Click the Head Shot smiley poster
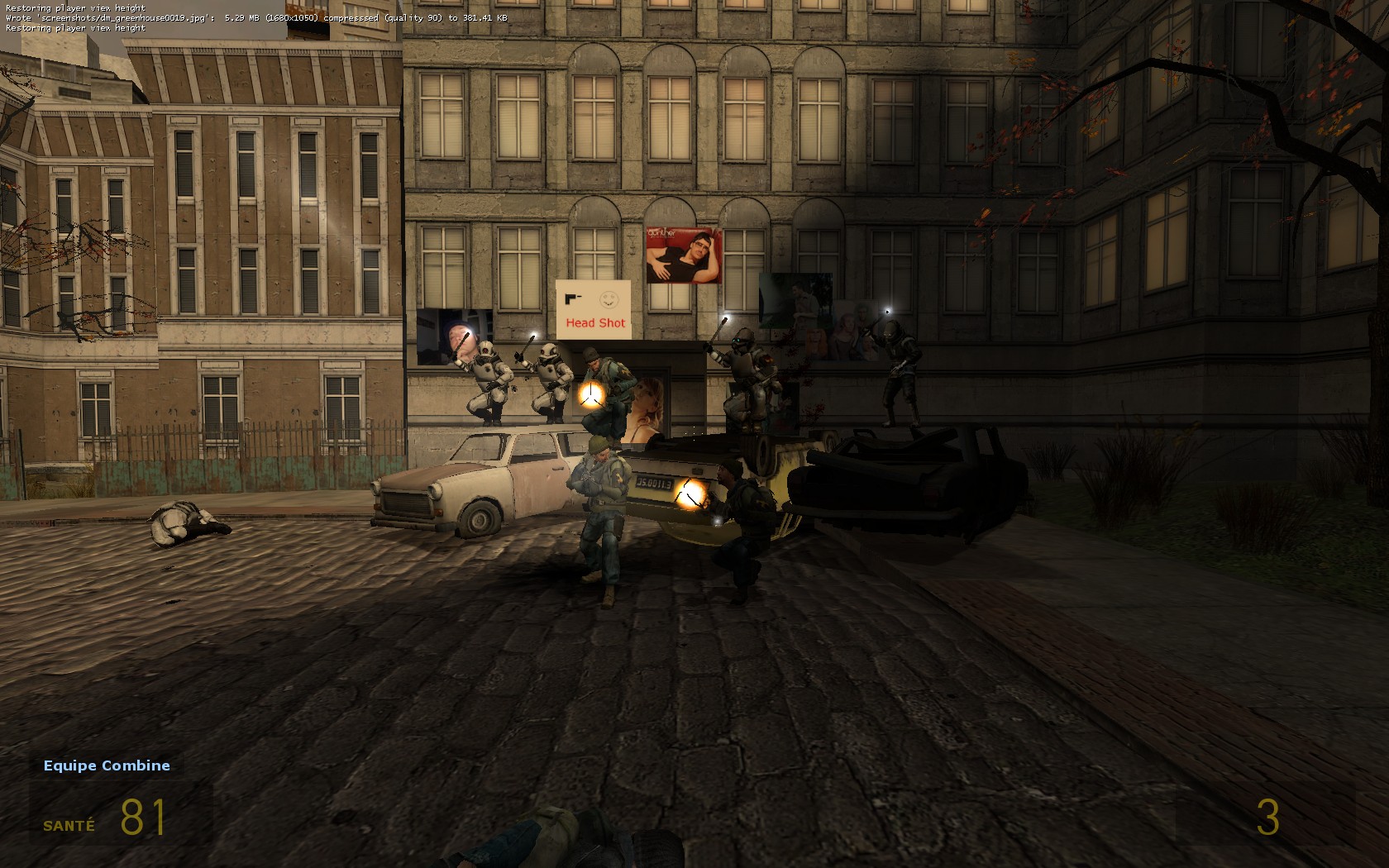 coord(594,310)
